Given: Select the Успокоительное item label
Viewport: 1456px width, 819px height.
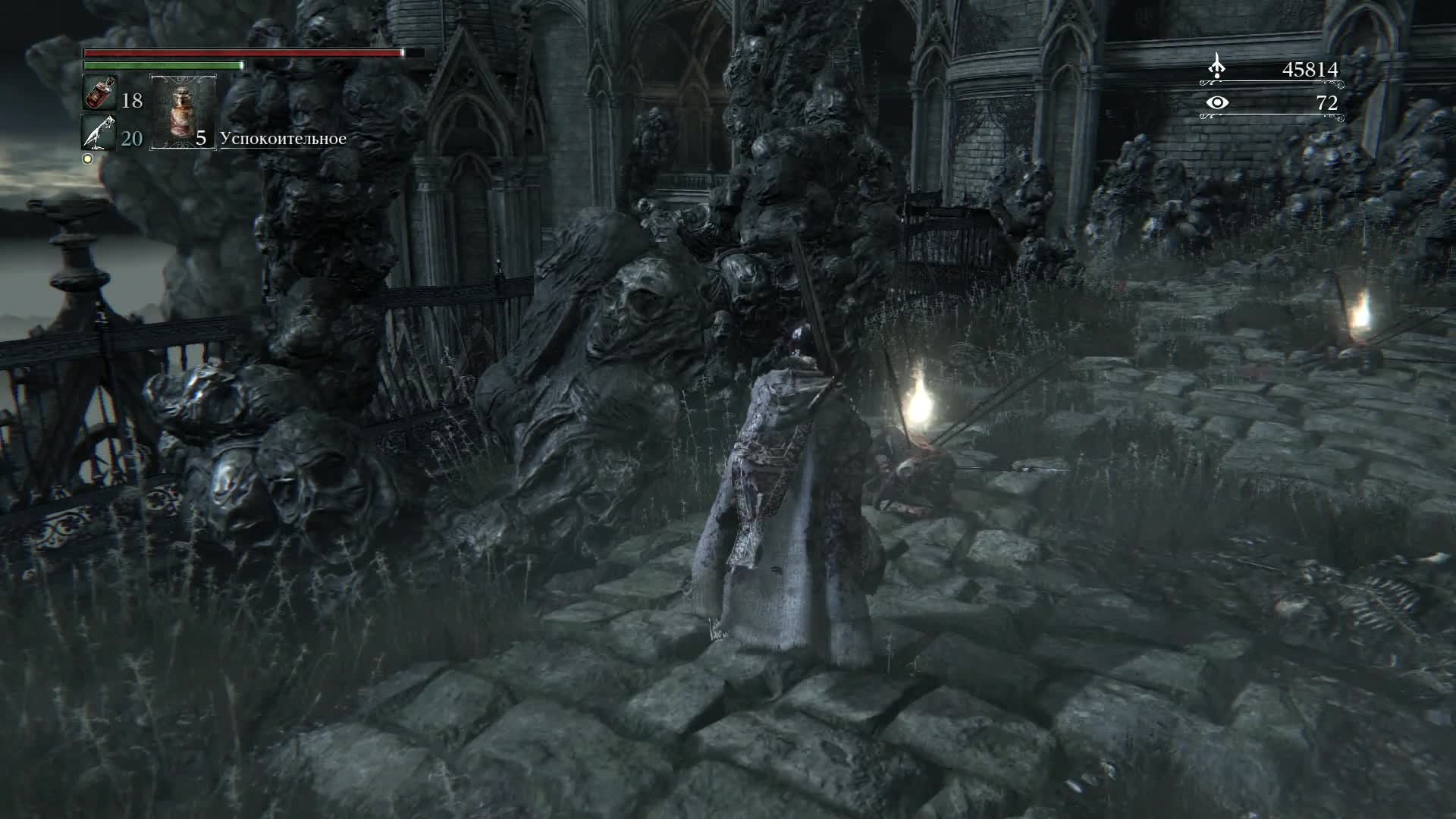Looking at the screenshot, I should pyautogui.click(x=284, y=139).
